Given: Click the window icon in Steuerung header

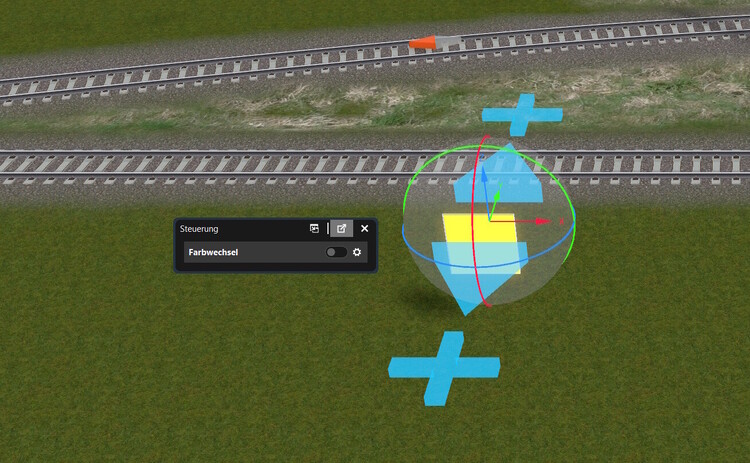Looking at the screenshot, I should tap(315, 229).
